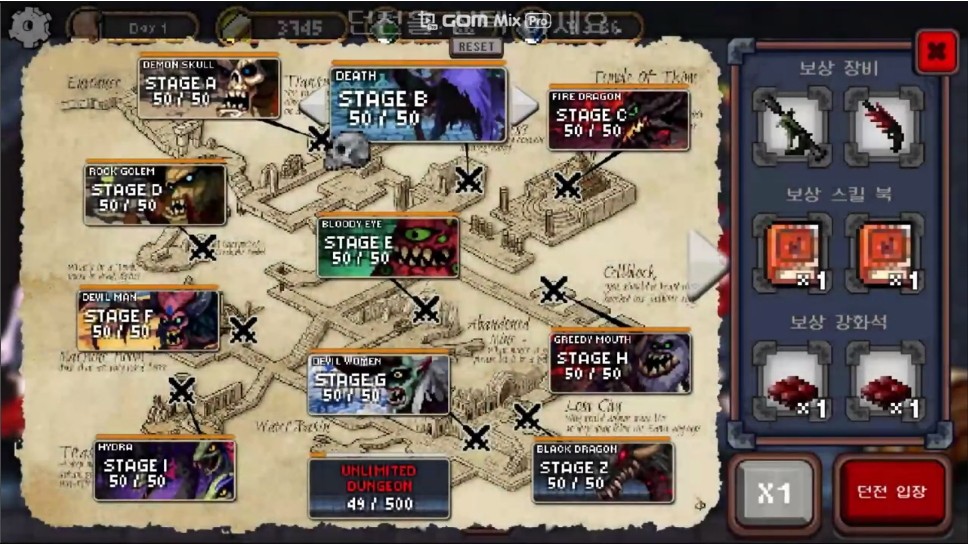Pick Stage D Rock Golem
The image size is (968, 544).
[x=155, y=195]
